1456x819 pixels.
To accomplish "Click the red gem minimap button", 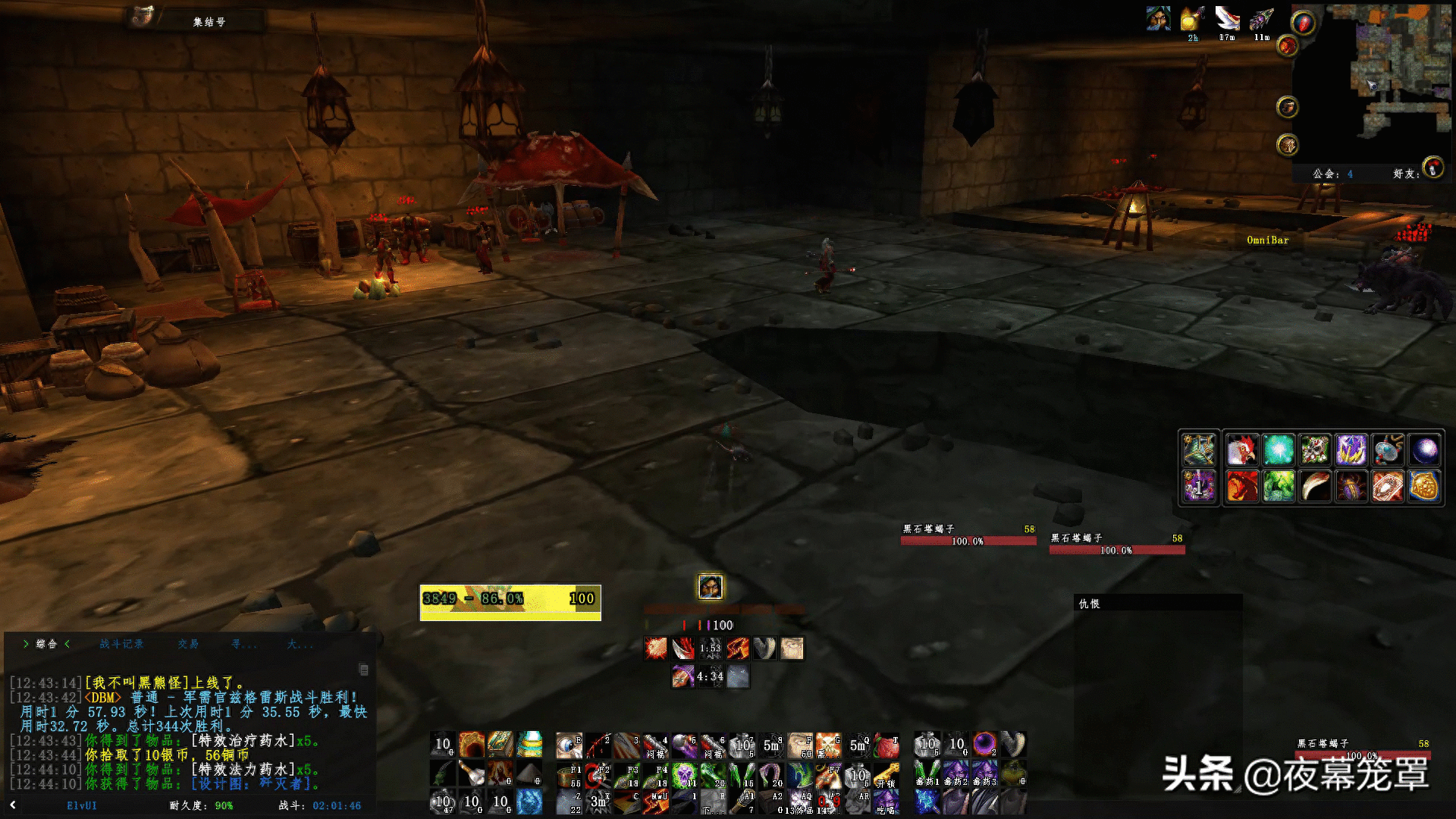I will tap(1302, 24).
